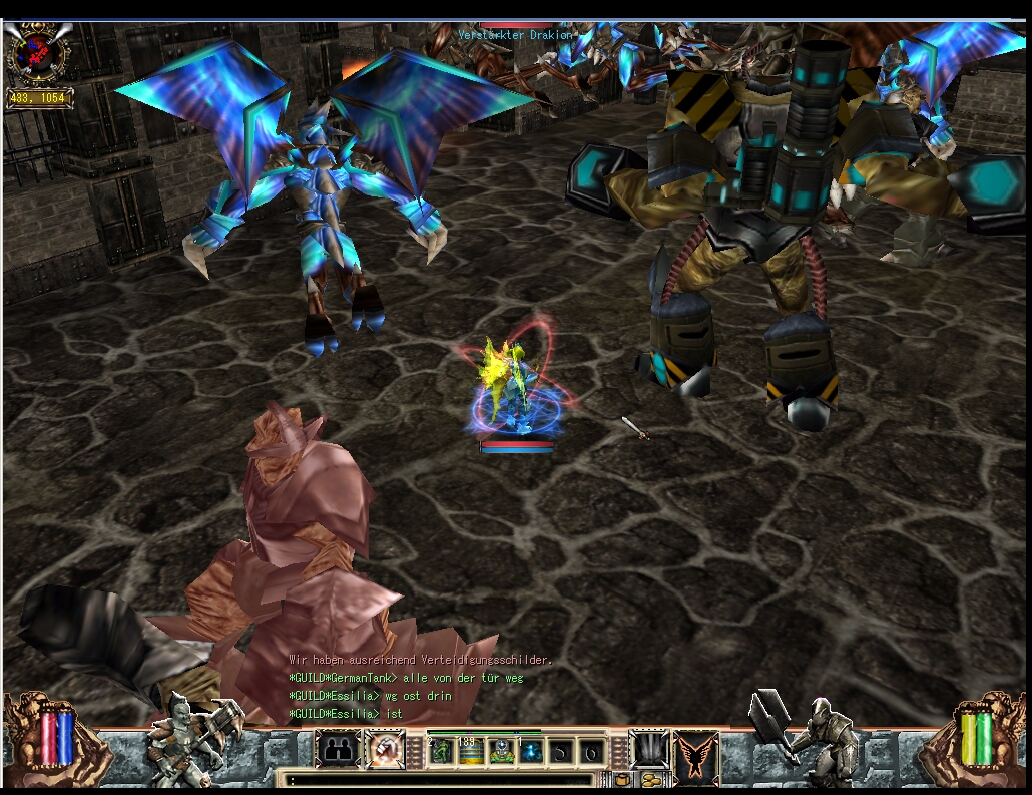
Task: Click the chat input bar
Action: 440,779
